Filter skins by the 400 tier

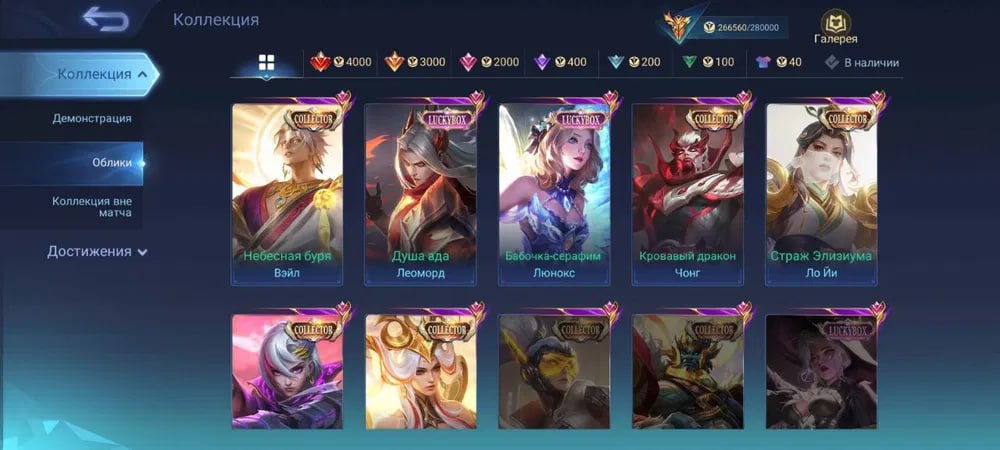click(562, 62)
